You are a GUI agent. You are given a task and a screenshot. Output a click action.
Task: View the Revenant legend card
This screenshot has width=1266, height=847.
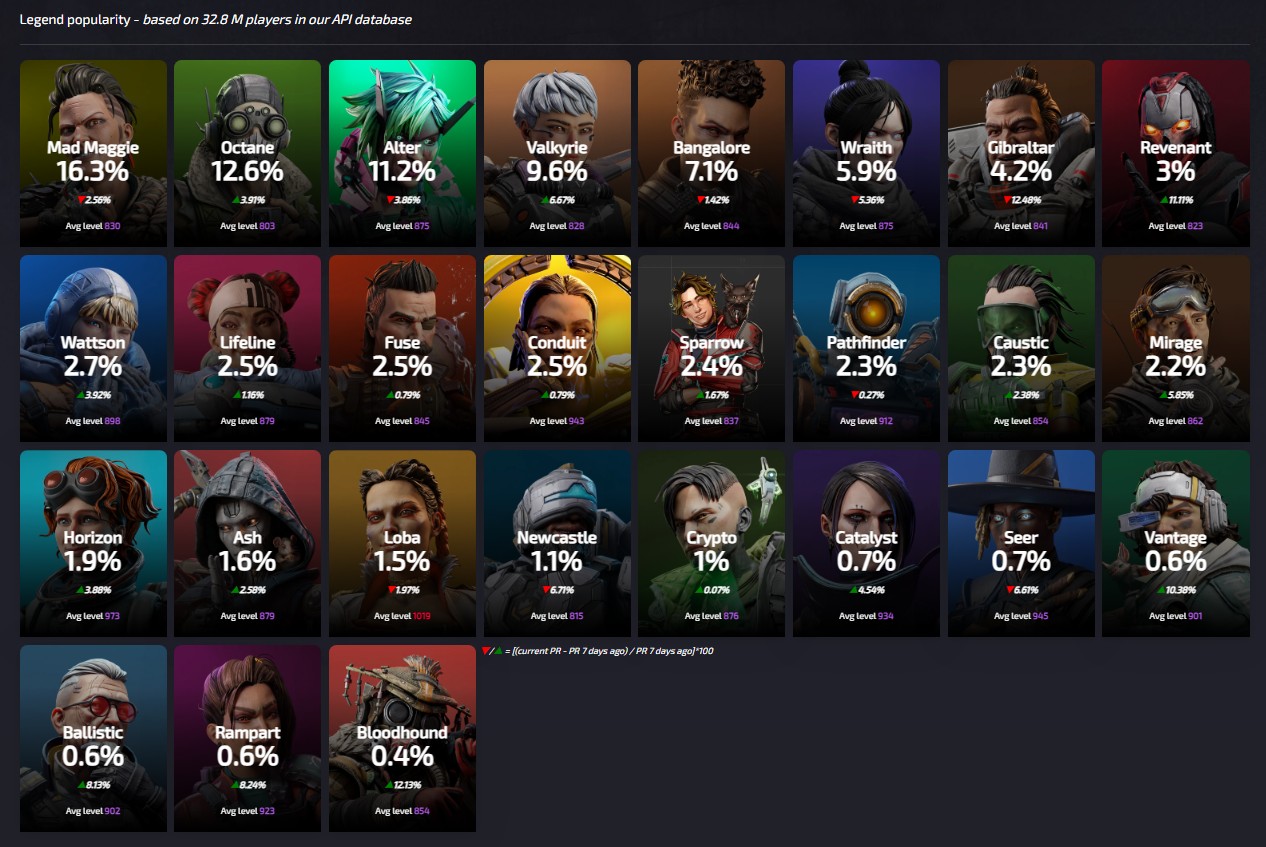coord(1175,153)
